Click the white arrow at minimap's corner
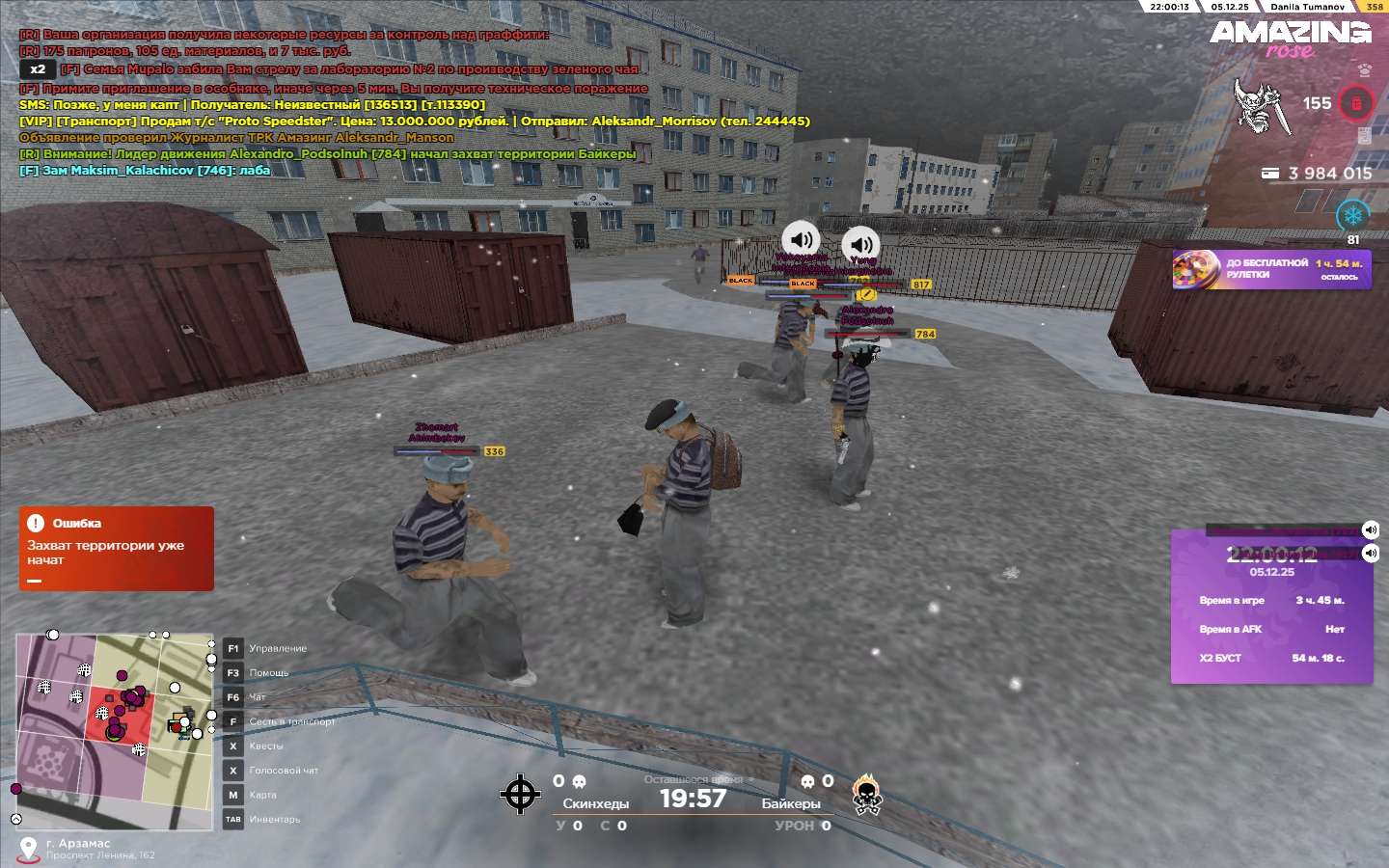Viewport: 1389px width, 868px height. click(x=15, y=819)
